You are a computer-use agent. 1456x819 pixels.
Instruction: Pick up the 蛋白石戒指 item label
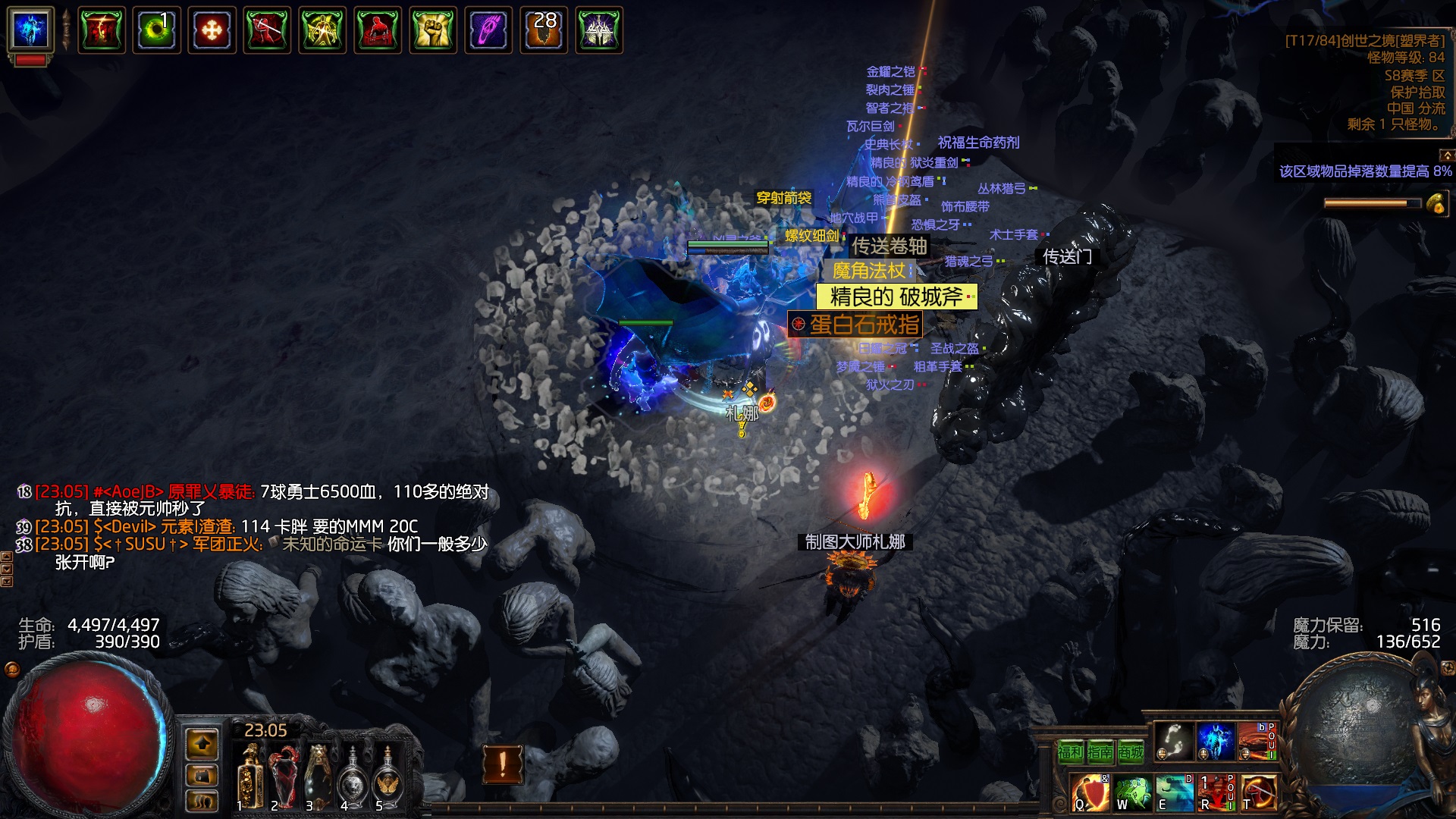(x=864, y=325)
